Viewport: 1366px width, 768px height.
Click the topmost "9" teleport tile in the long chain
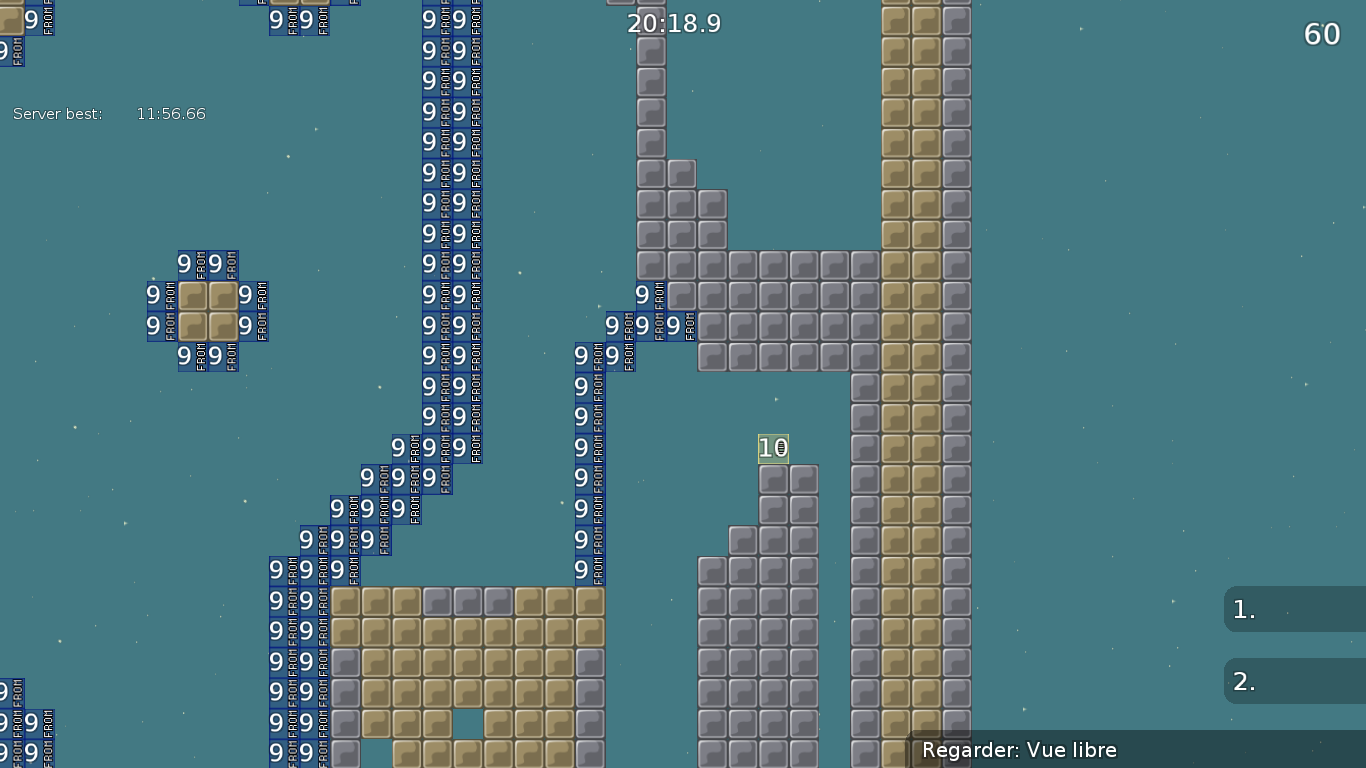click(429, 20)
